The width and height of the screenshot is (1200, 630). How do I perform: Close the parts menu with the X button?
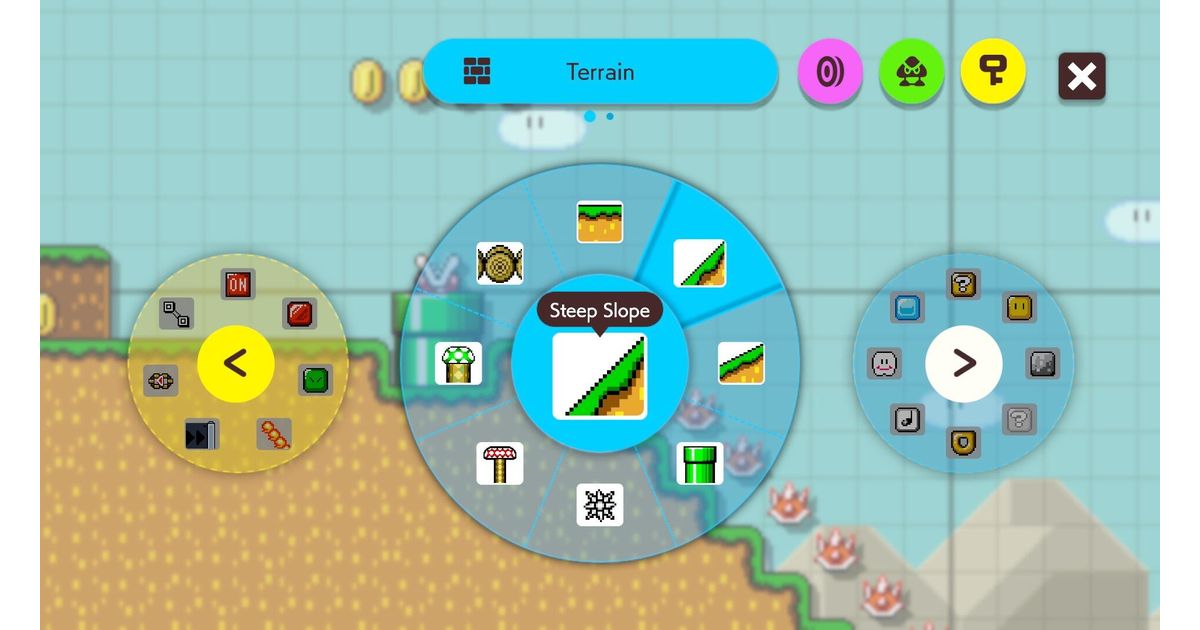coord(1082,76)
